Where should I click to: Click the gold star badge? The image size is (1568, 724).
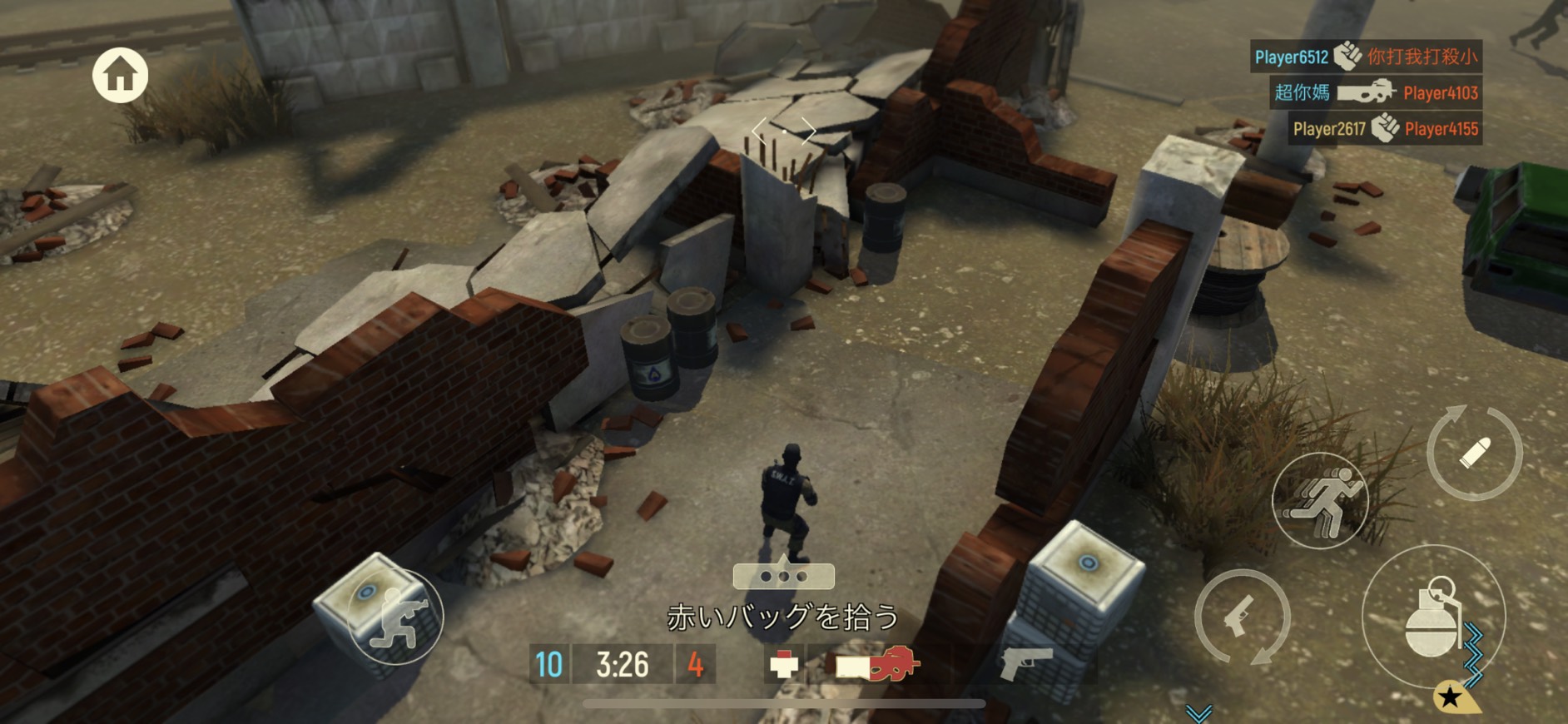coord(1451,697)
